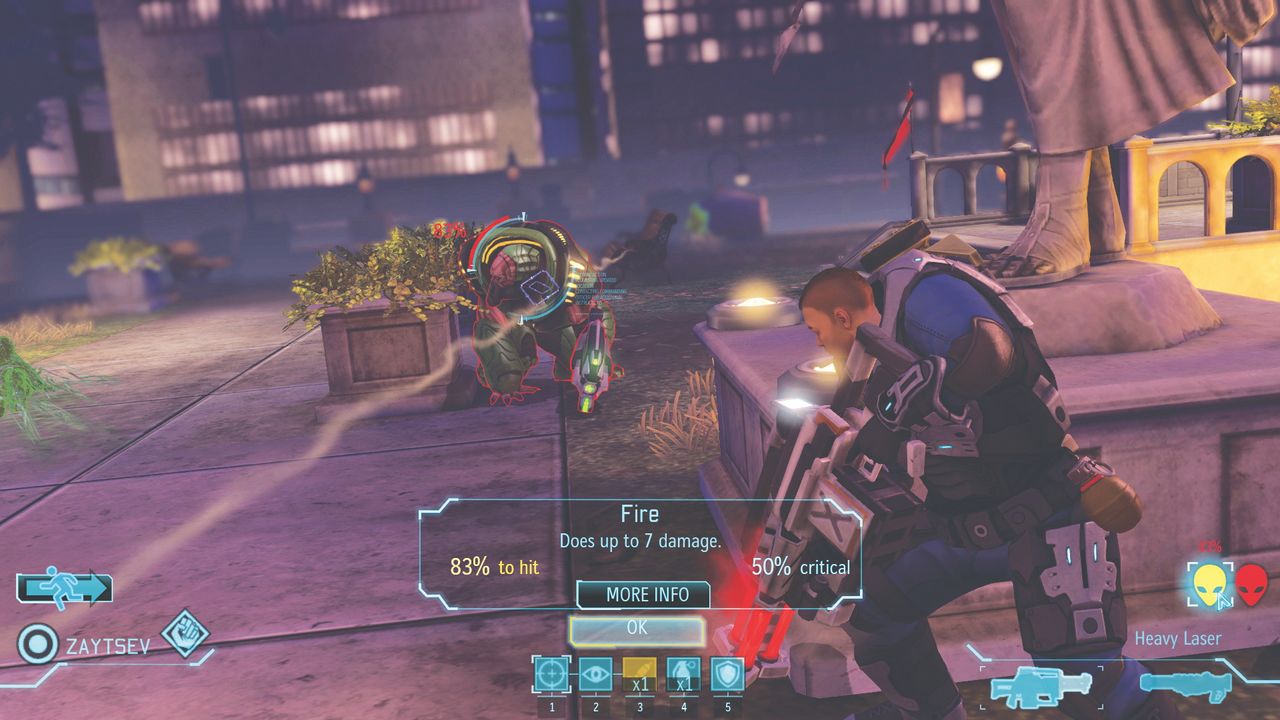
Task: Open MORE INFO for the Fire action
Action: click(646, 594)
